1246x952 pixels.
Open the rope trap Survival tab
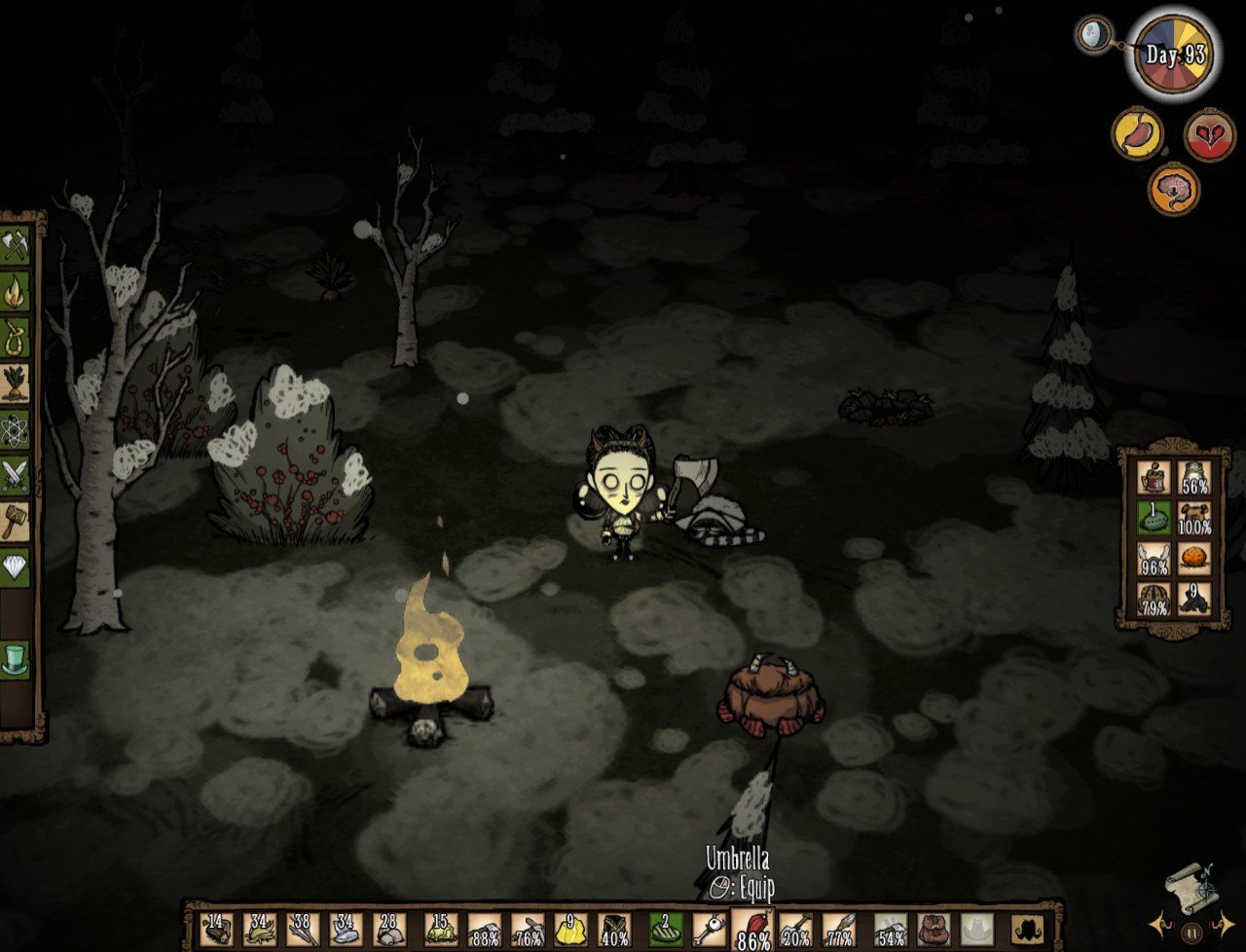click(x=16, y=336)
